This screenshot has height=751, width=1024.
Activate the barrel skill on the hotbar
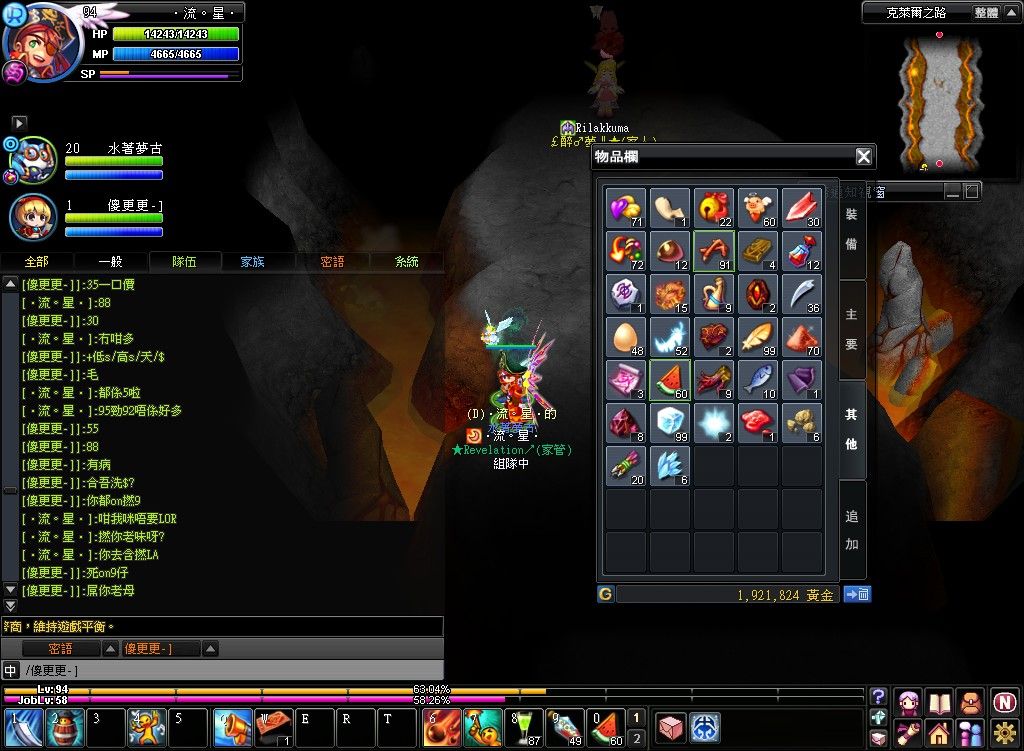pyautogui.click(x=65, y=727)
